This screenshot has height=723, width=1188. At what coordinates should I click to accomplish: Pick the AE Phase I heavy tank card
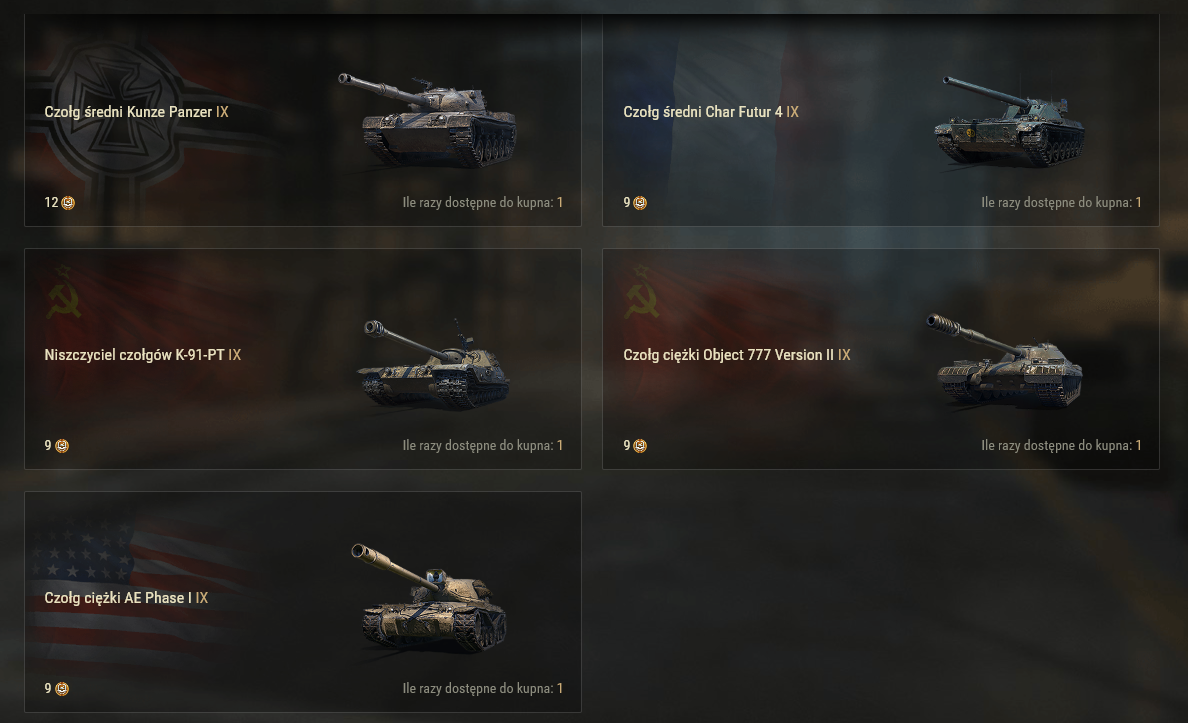tap(302, 601)
